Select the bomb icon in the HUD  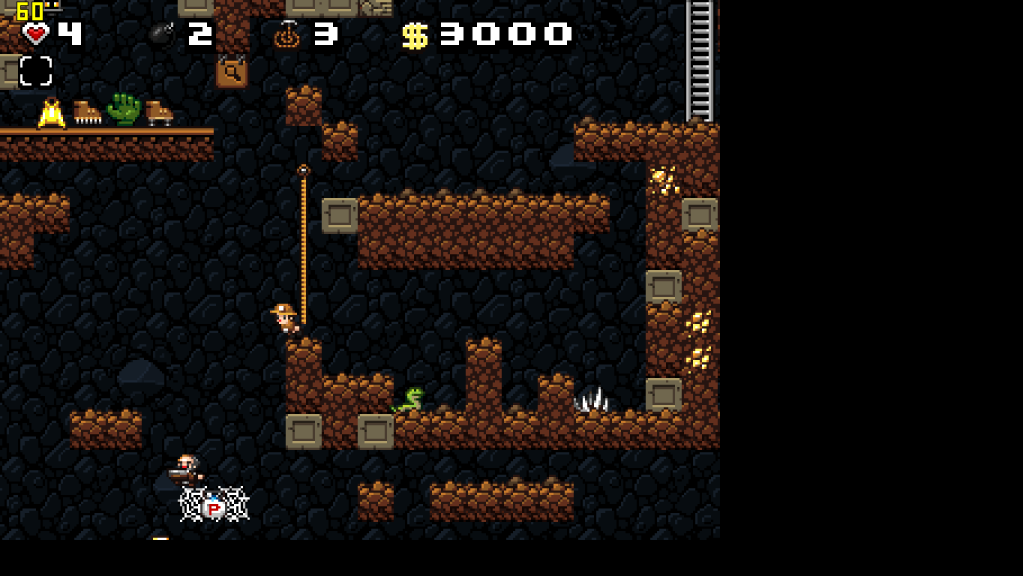[162, 35]
